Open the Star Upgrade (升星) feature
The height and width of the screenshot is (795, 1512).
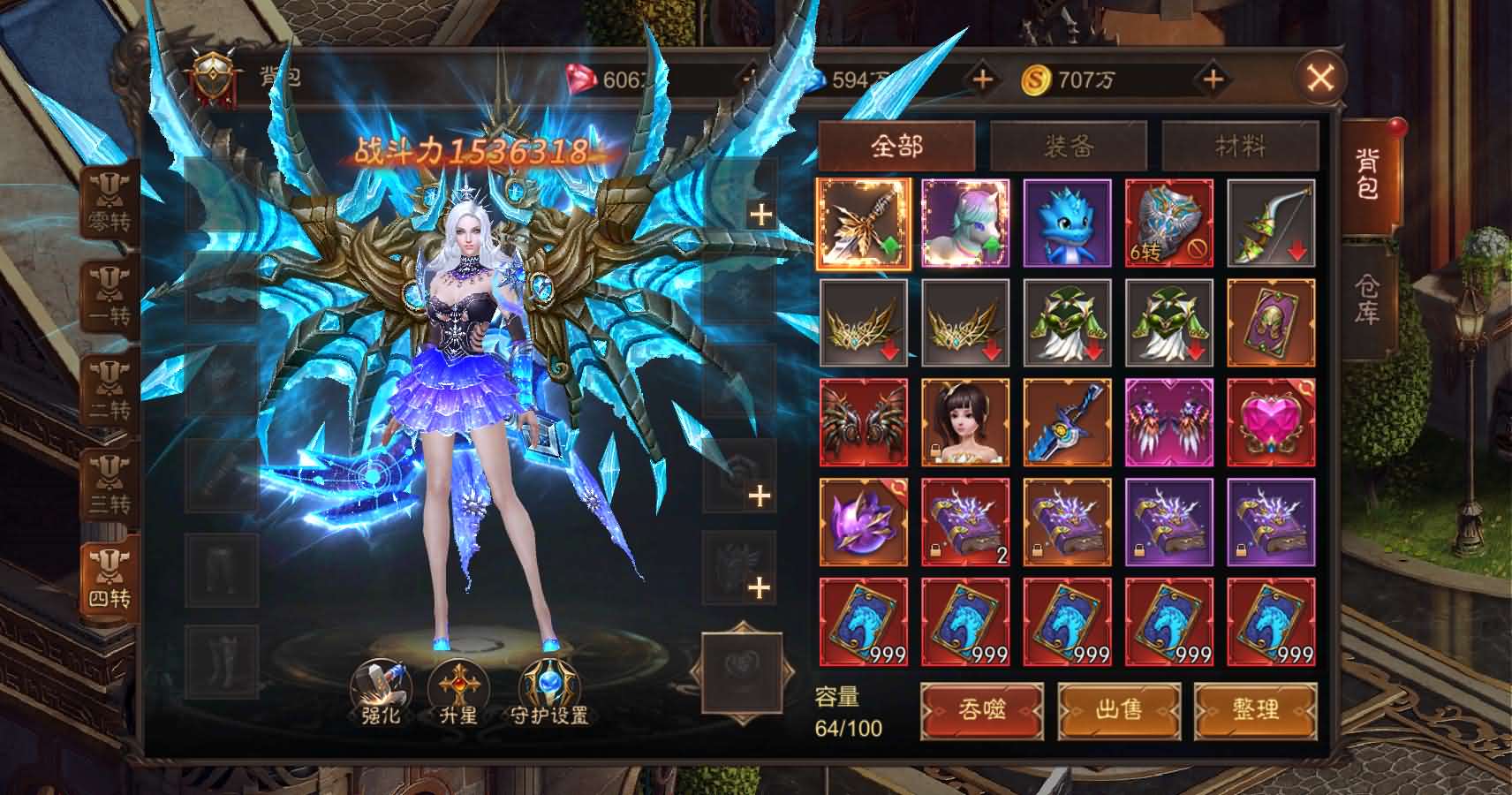[459, 694]
